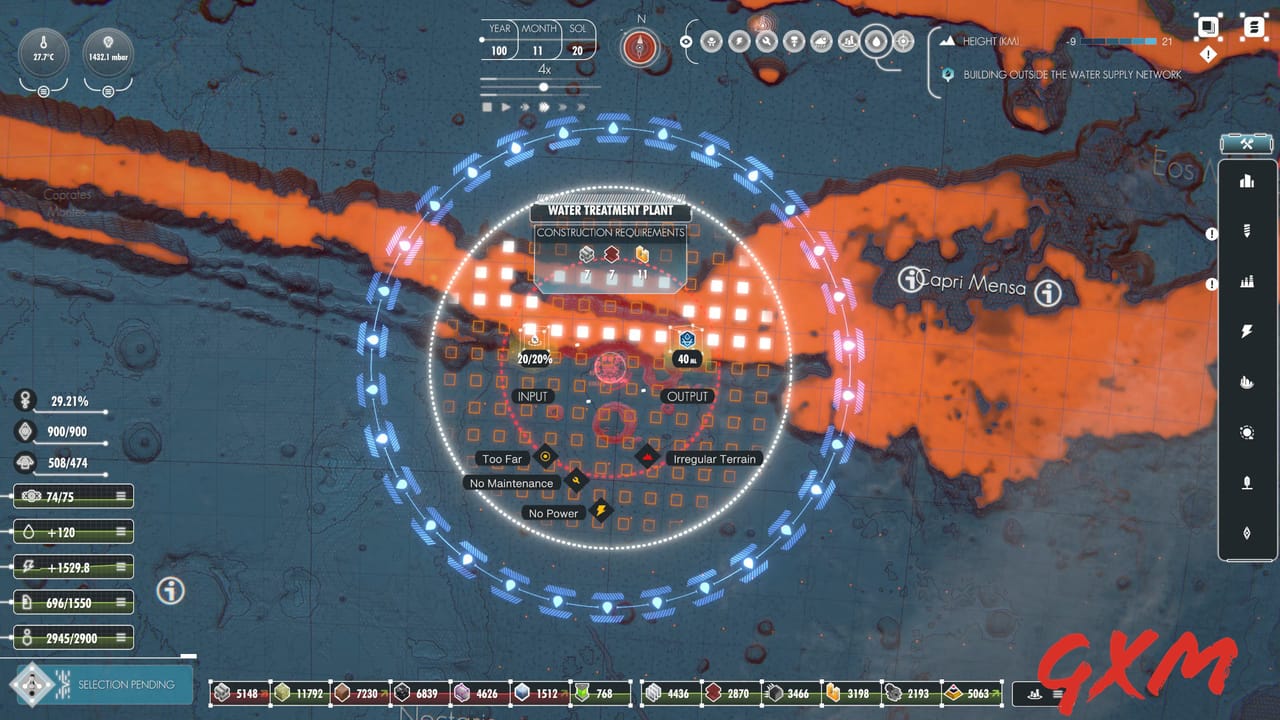Deselect the highlighted water drop overlay
Viewport: 1280px width, 720px height.
point(876,41)
